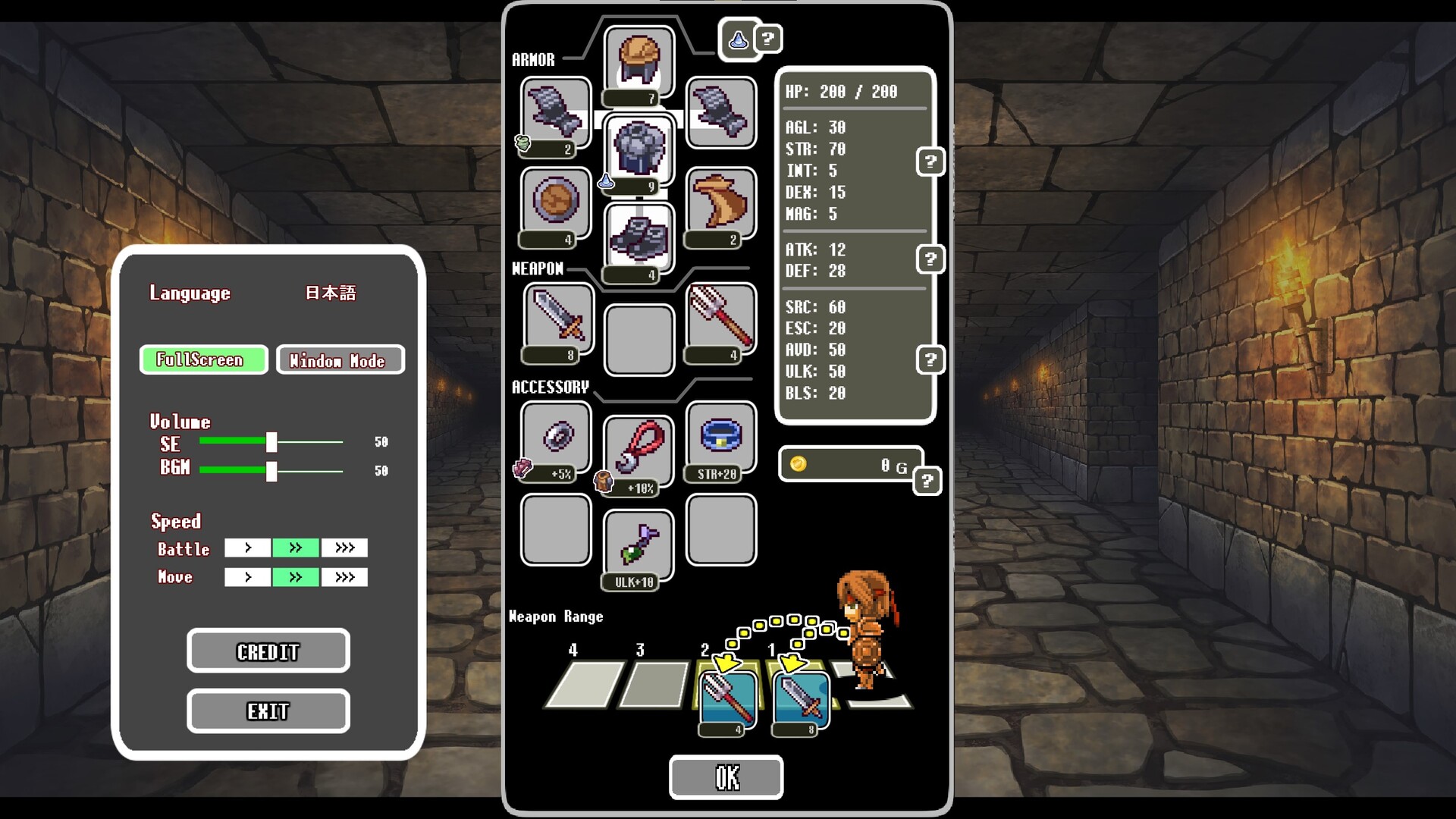1456x819 pixels.
Task: Enable FullScreen display mode
Action: click(x=203, y=359)
